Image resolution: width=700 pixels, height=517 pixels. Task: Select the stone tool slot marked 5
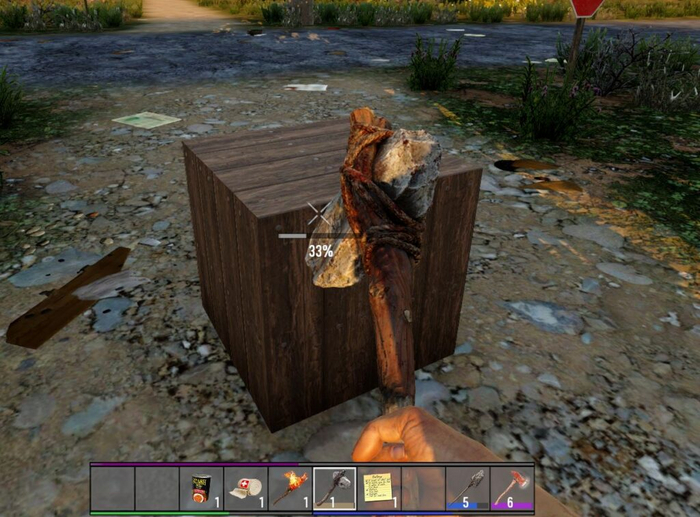pyautogui.click(x=467, y=488)
